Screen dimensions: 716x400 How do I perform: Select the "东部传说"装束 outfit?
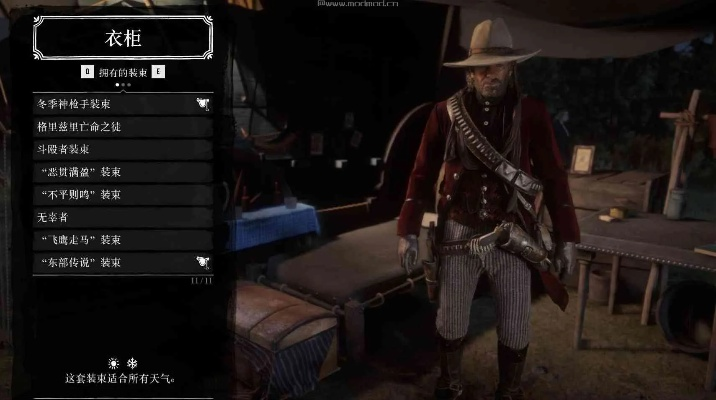click(122, 262)
